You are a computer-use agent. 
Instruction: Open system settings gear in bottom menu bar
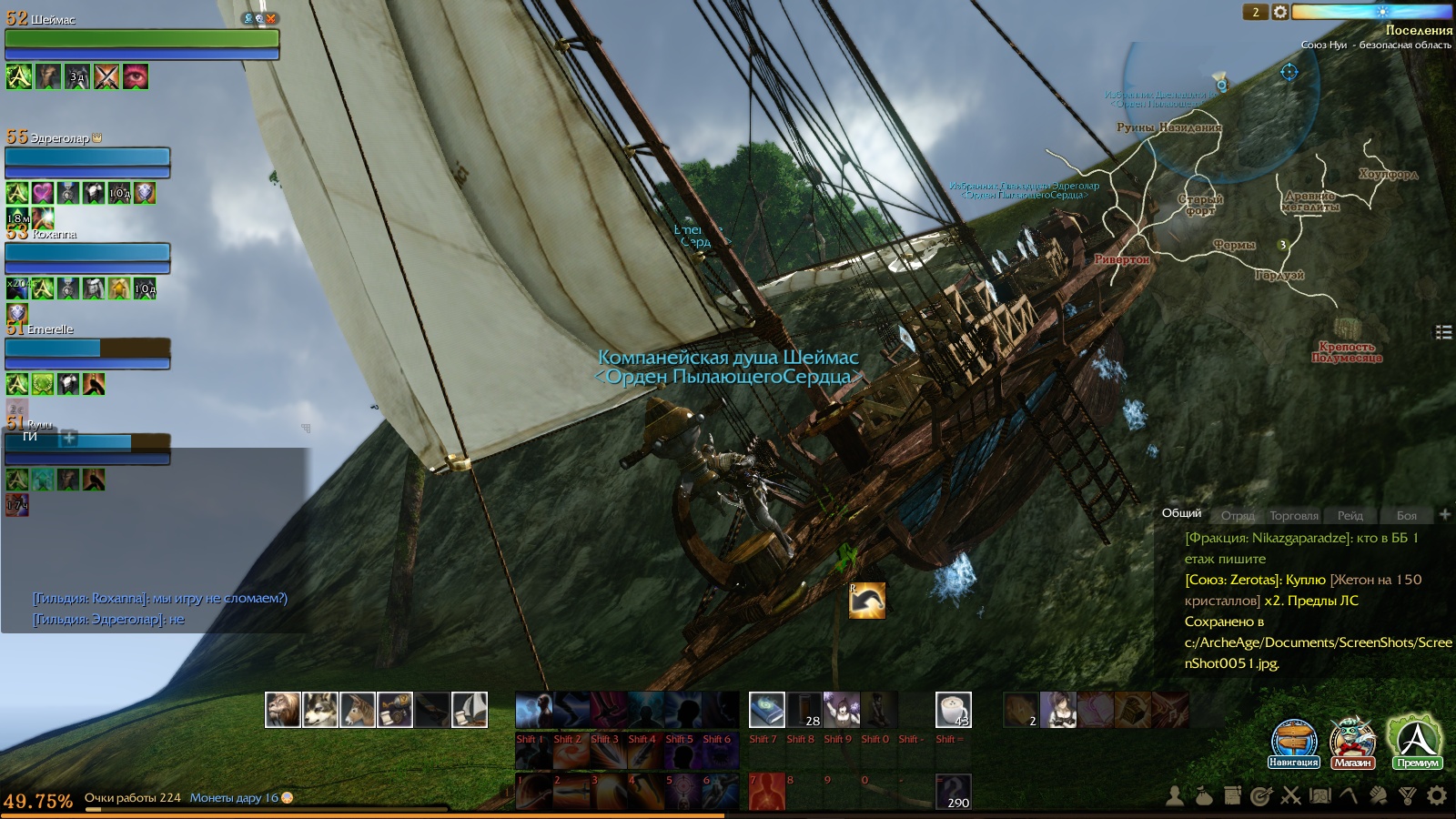1437,796
